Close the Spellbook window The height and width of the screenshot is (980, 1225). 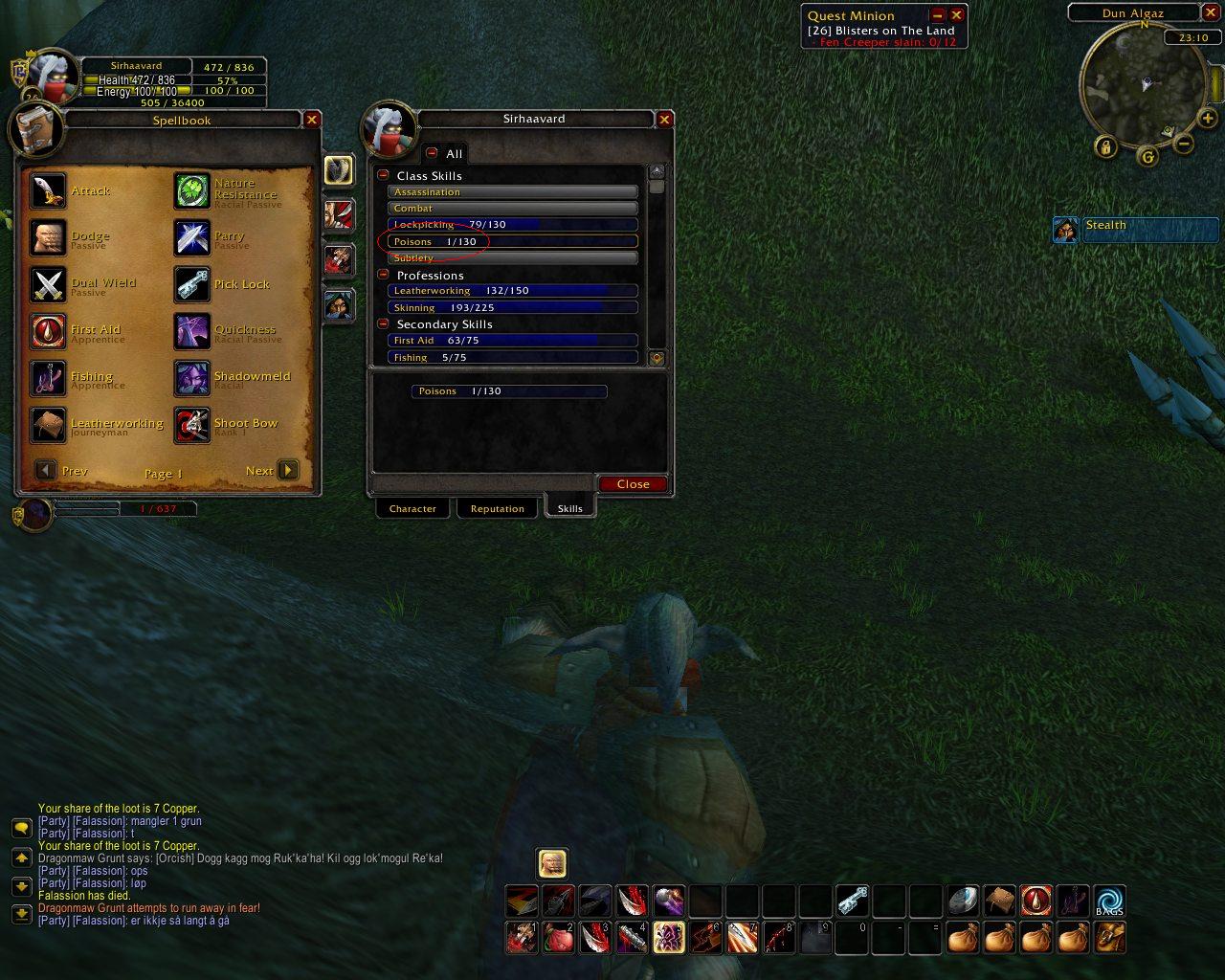[312, 120]
